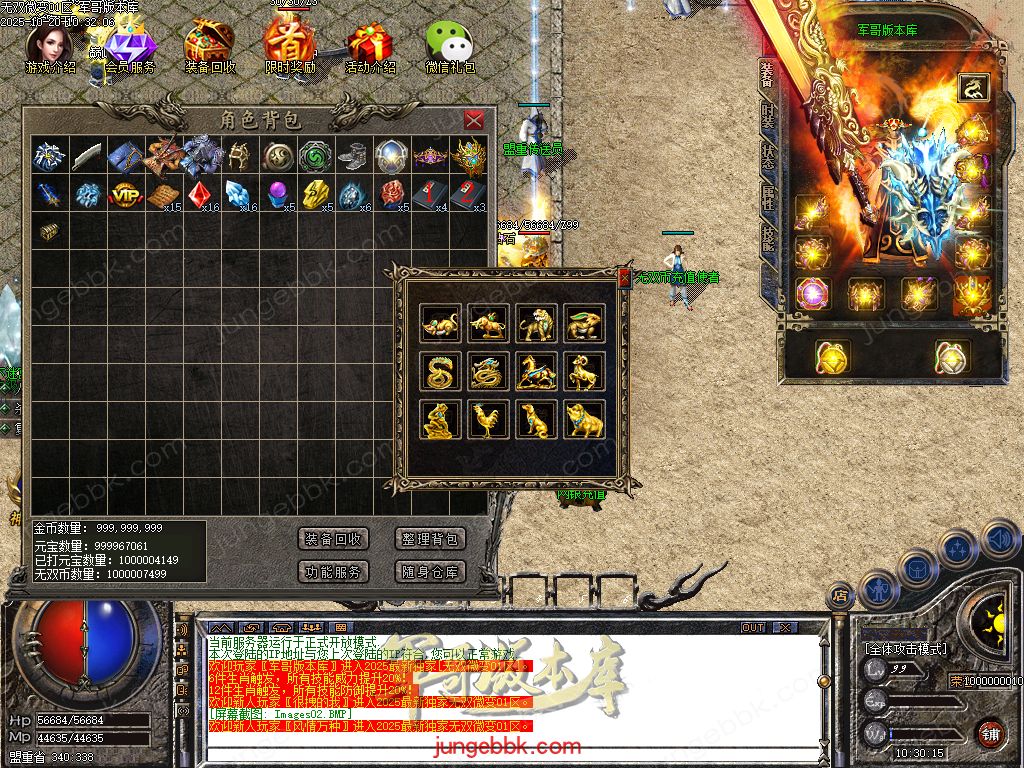This screenshot has height=768, width=1024.
Task: Open the 限时奖励 timed rewards
Action: [290, 45]
